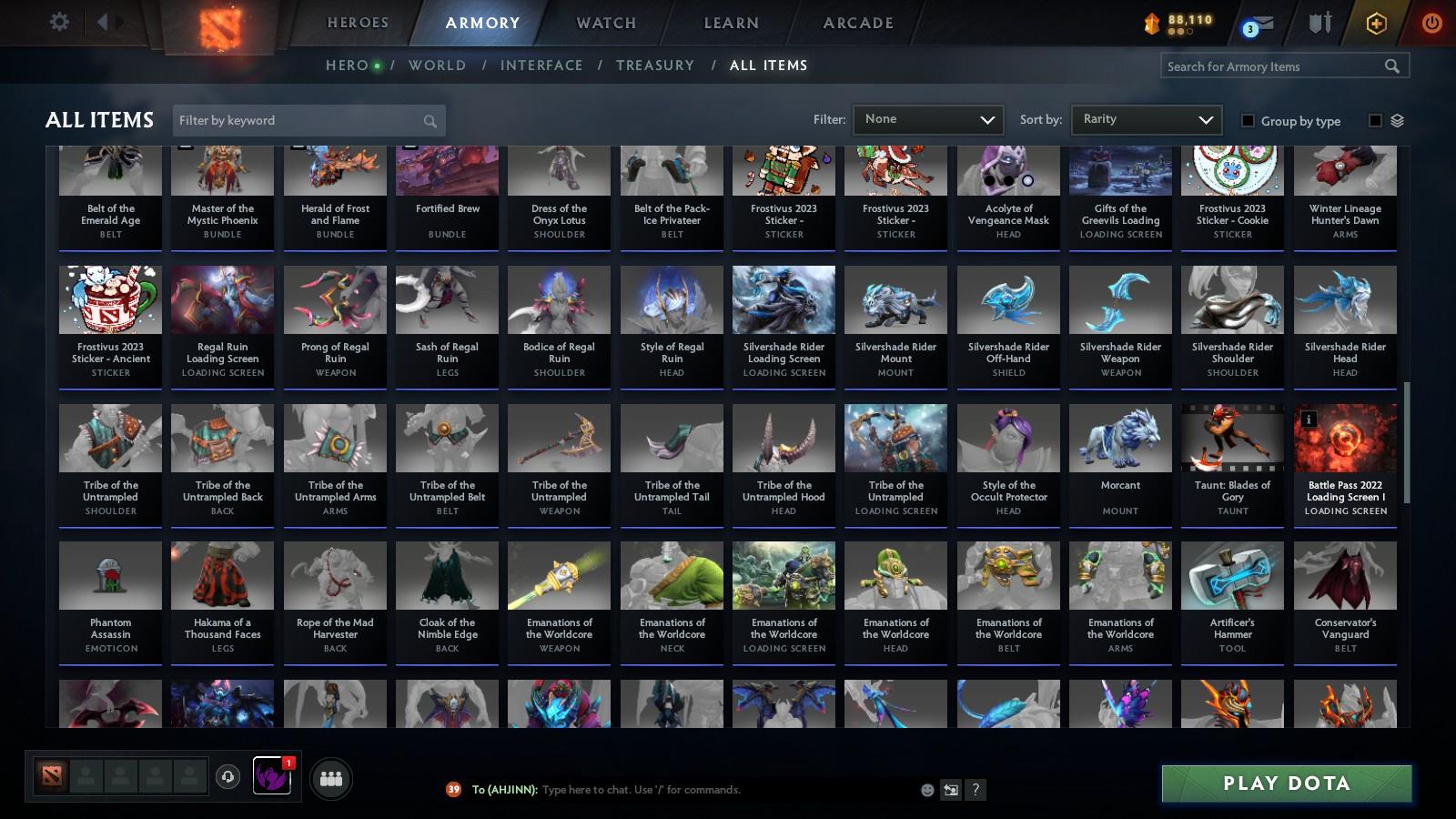Open the emoticon picker in chat bar
Image resolution: width=1456 pixels, height=819 pixels.
[925, 790]
